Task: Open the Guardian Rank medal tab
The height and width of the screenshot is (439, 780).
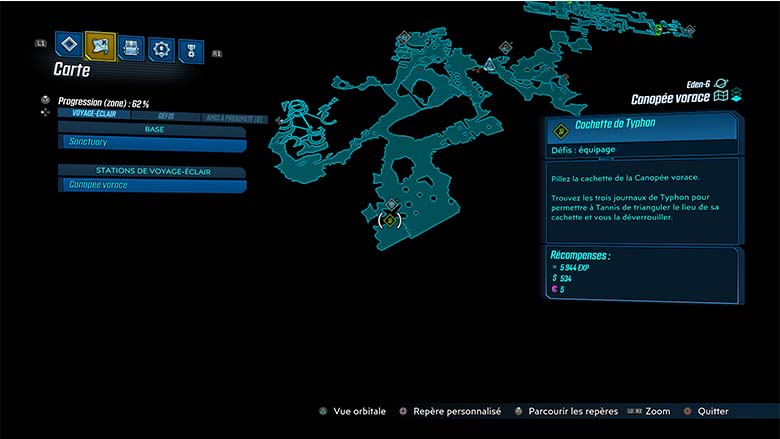Action: [x=190, y=50]
